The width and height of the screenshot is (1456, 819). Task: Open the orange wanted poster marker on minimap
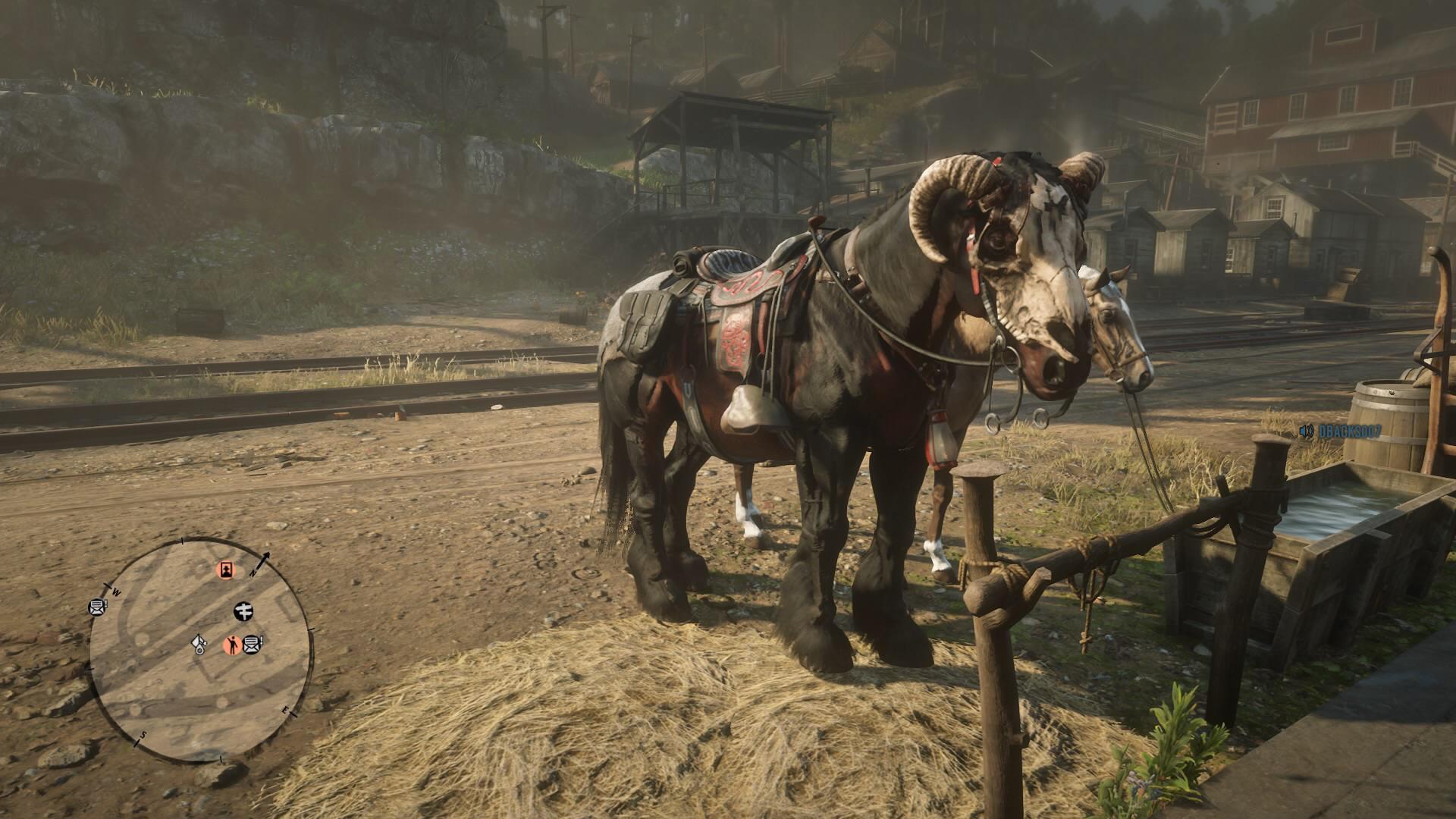point(226,570)
